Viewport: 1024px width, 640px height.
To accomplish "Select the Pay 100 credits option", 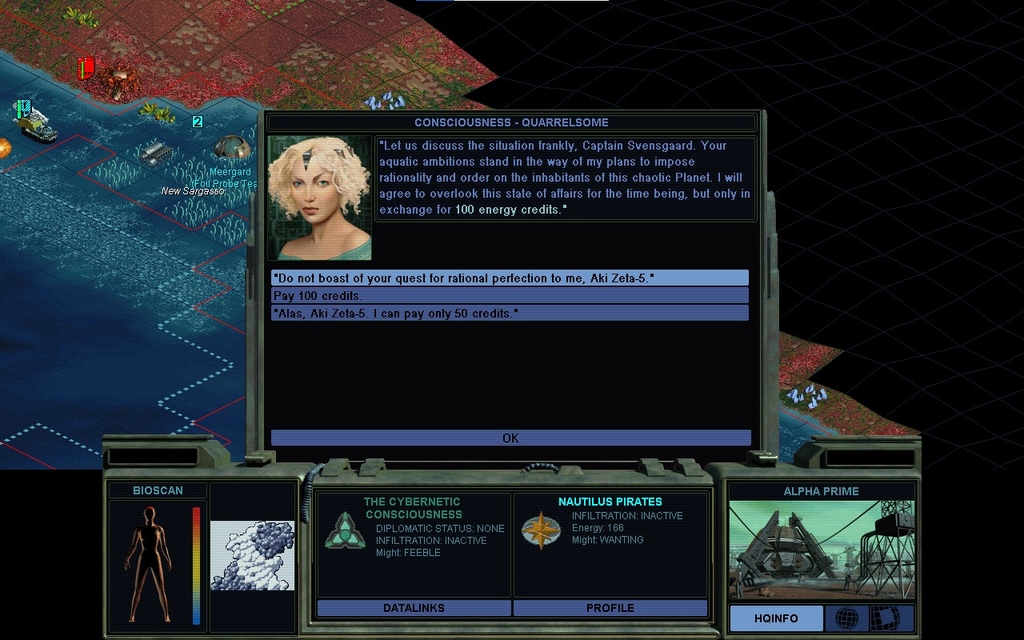I will point(509,296).
